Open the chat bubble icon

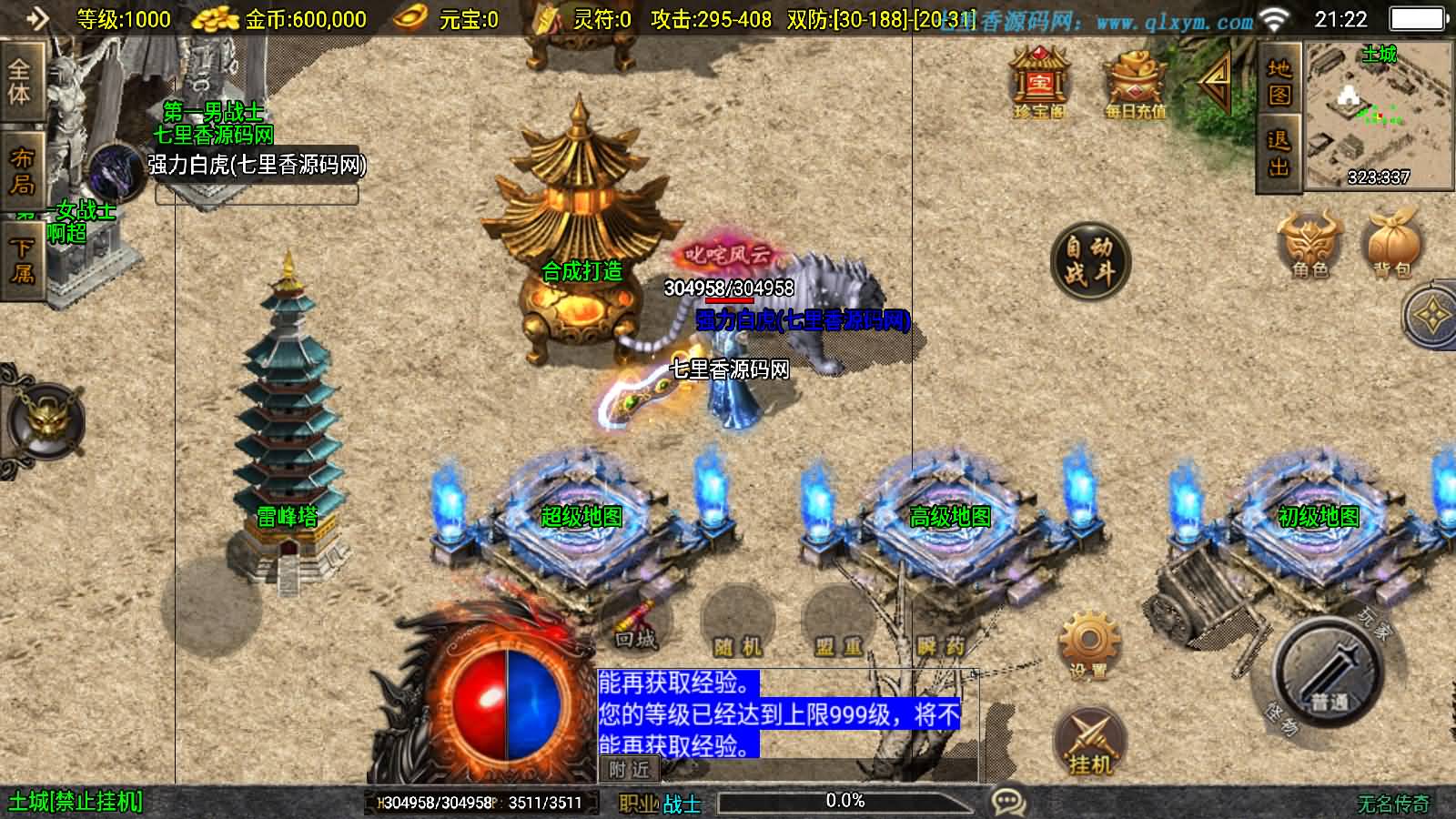(x=1006, y=801)
